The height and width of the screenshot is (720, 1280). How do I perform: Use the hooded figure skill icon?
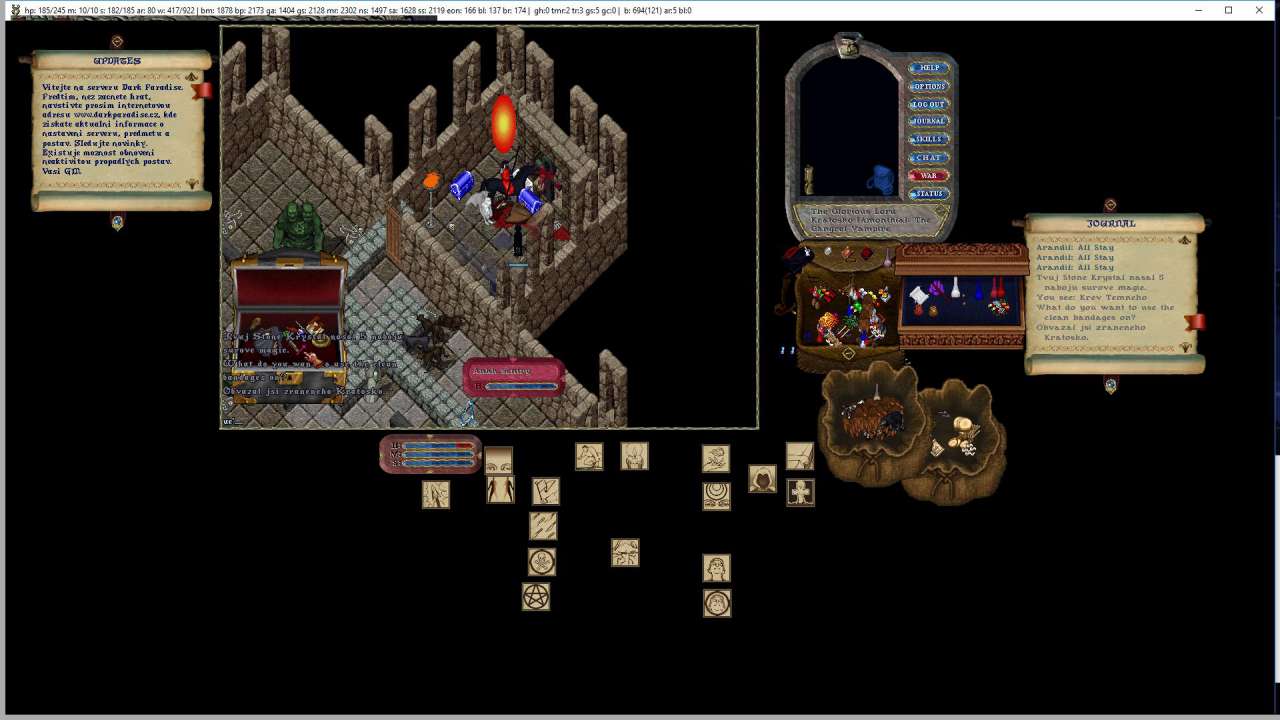[x=762, y=479]
